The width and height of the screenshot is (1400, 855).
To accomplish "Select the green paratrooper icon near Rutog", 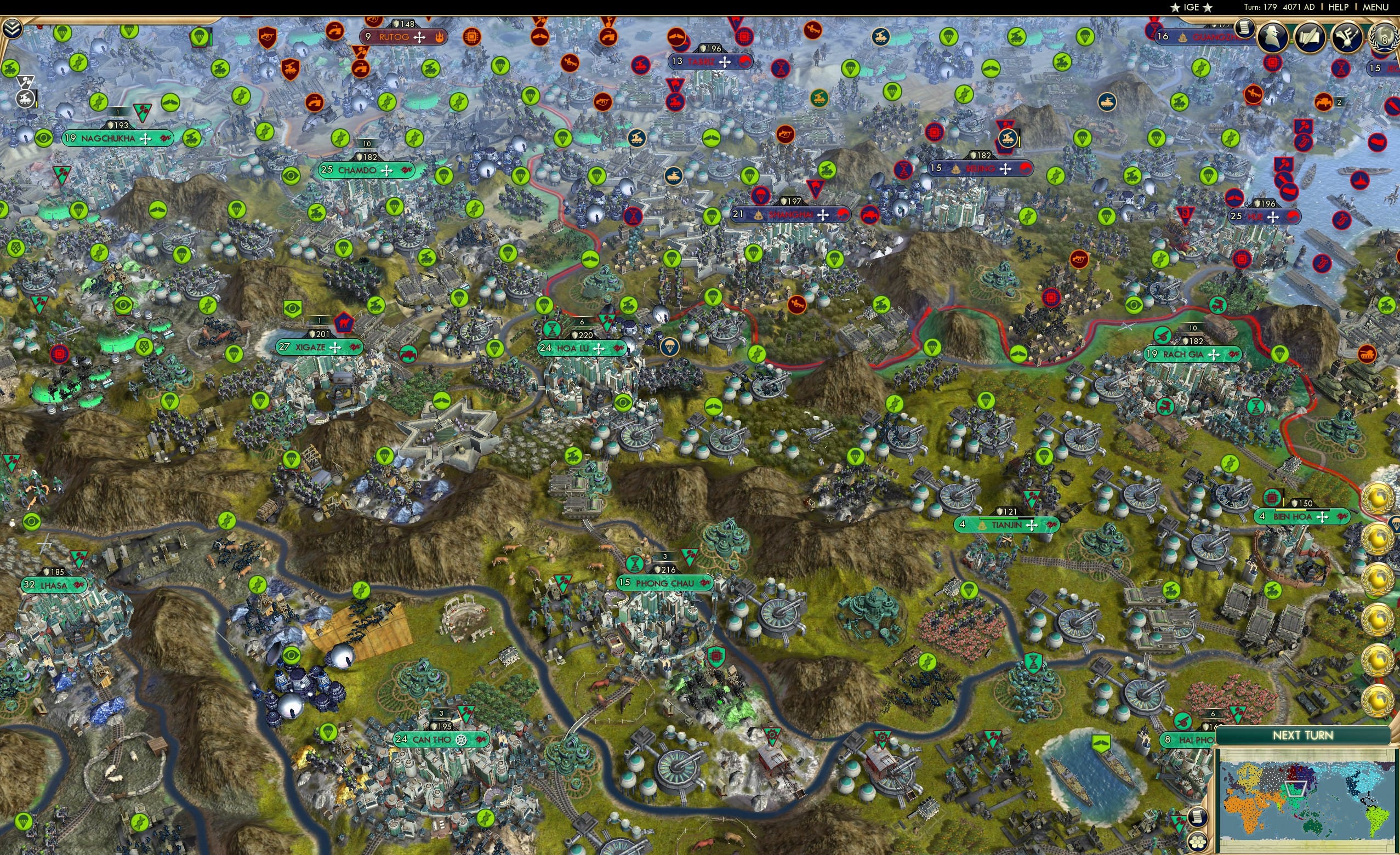I will click(500, 67).
